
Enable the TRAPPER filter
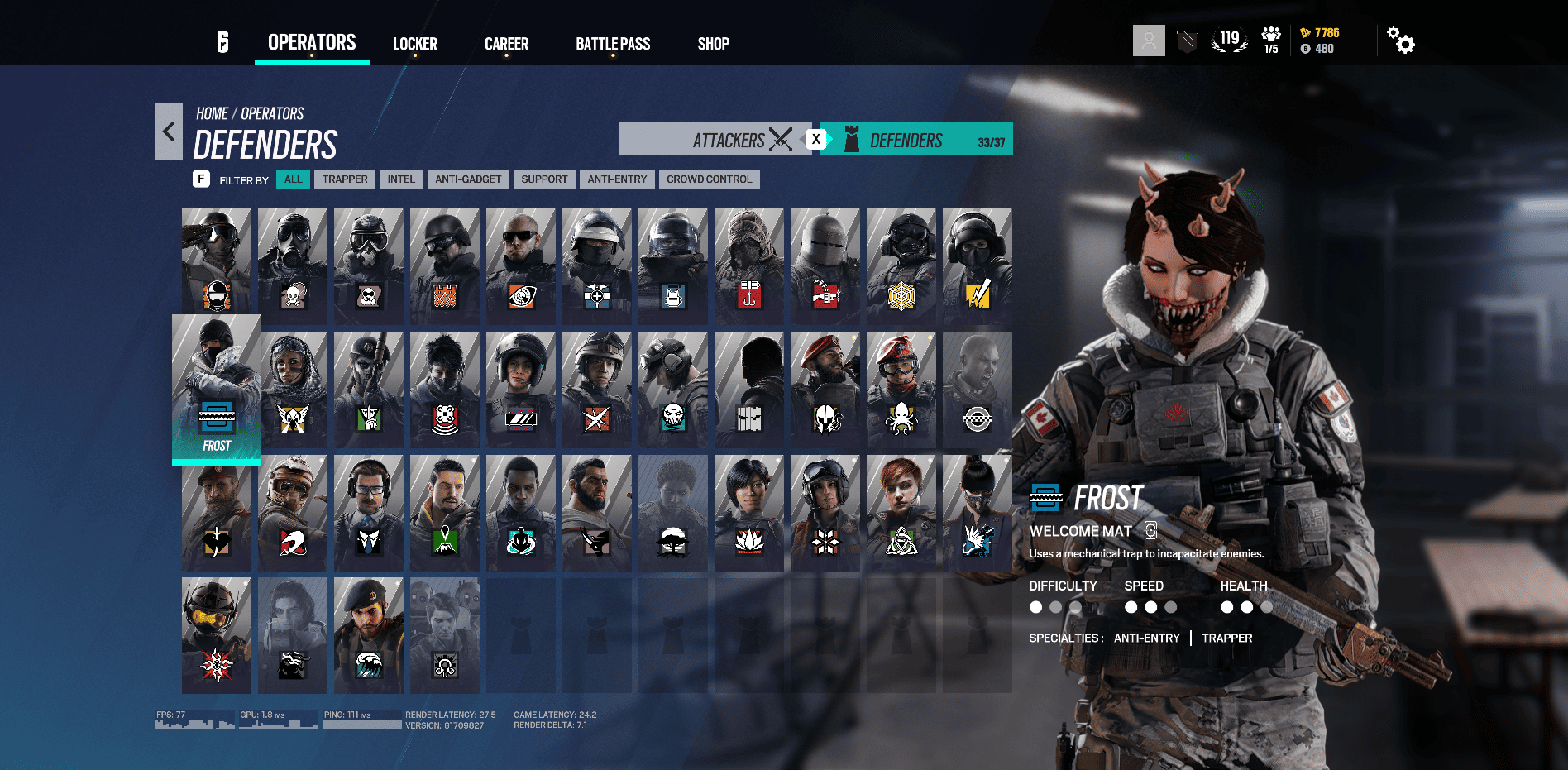345,179
